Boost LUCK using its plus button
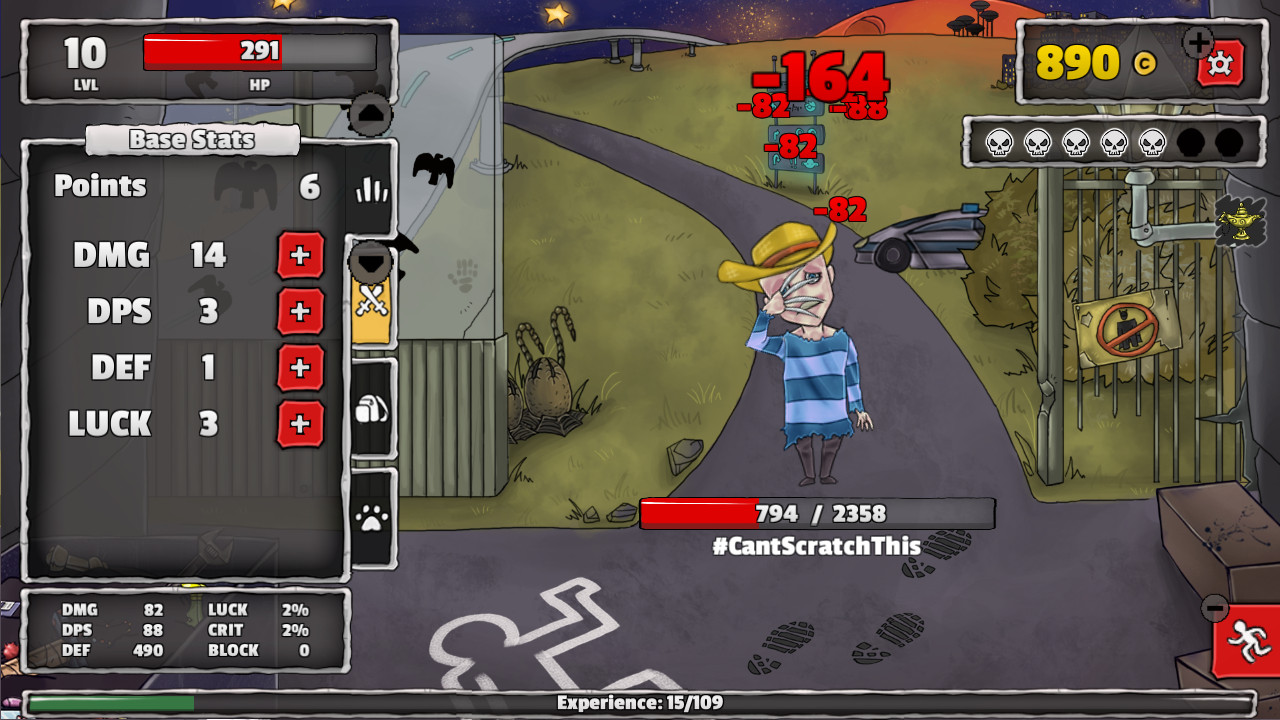This screenshot has width=1280, height=720. pyautogui.click(x=299, y=424)
